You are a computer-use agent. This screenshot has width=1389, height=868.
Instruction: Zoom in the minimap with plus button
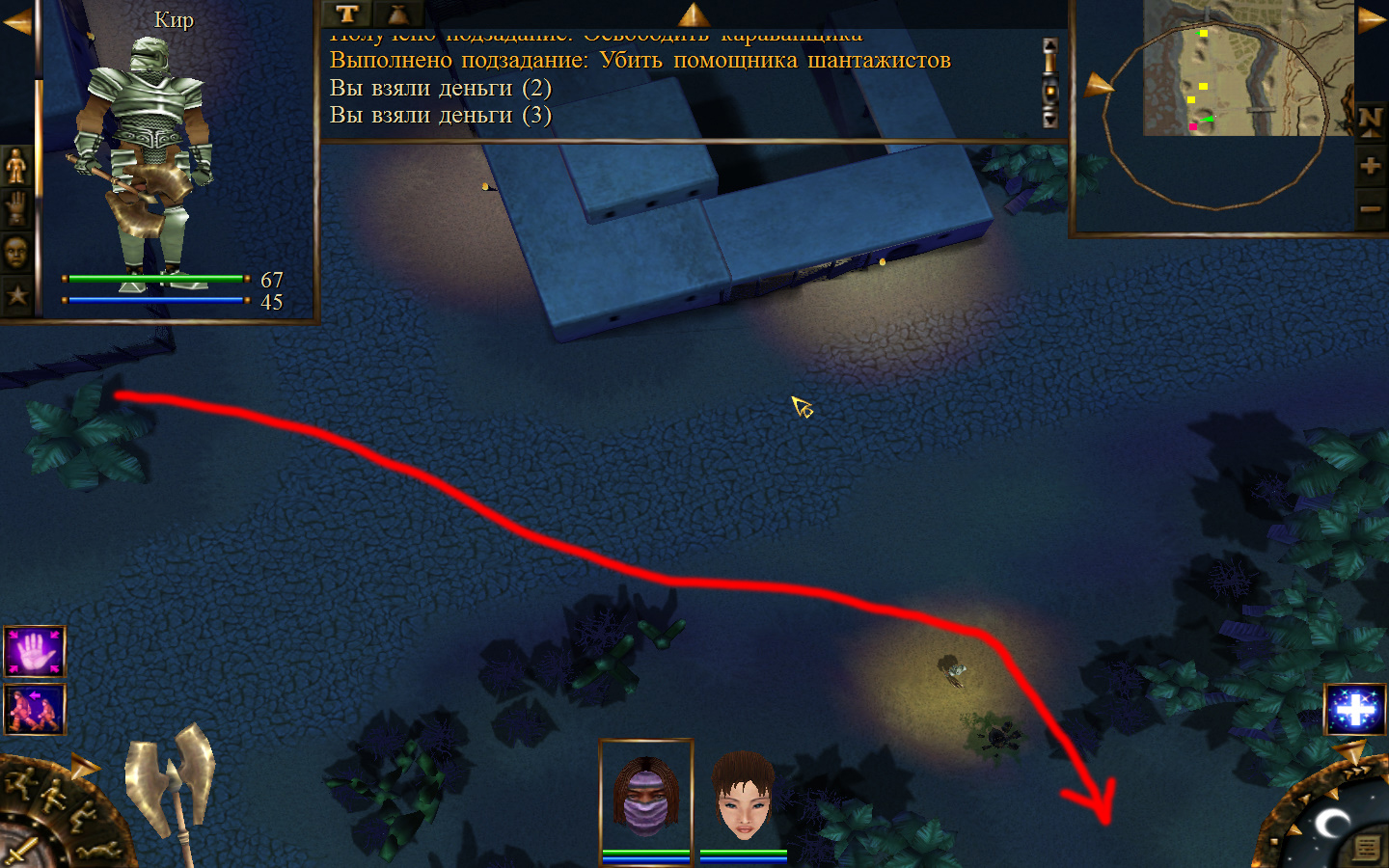(1370, 166)
